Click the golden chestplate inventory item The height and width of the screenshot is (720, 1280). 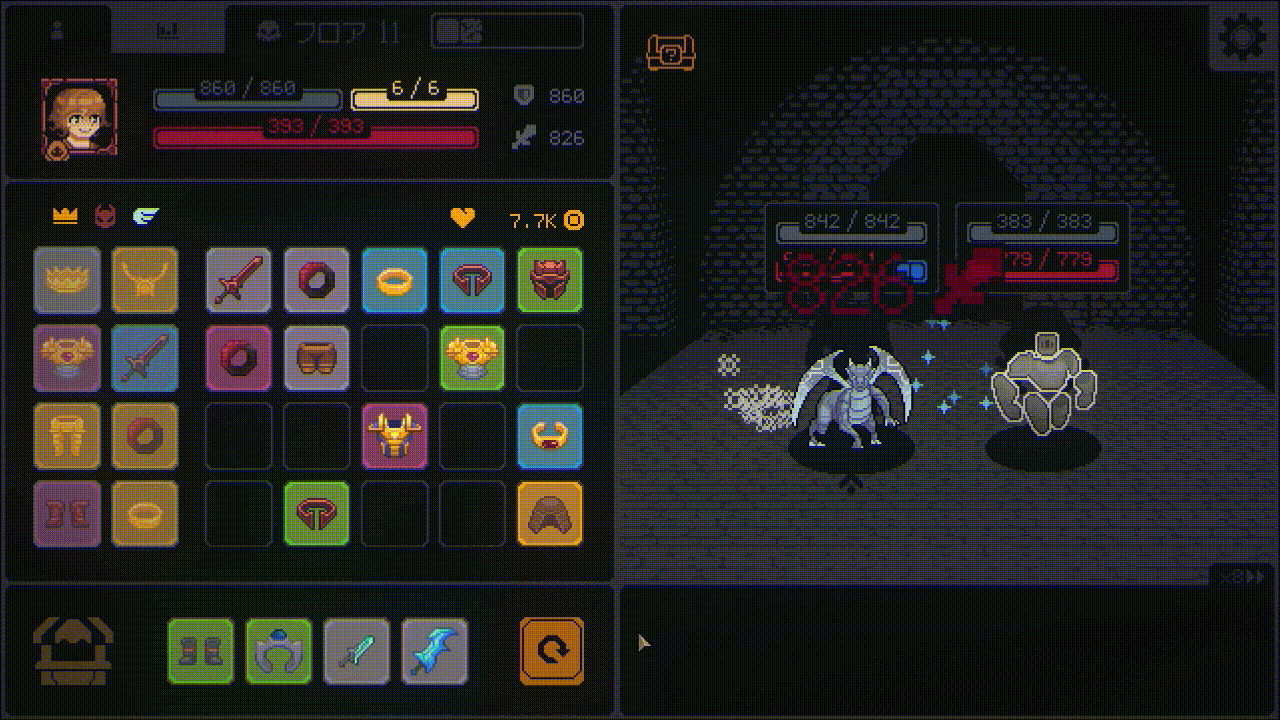[395, 436]
